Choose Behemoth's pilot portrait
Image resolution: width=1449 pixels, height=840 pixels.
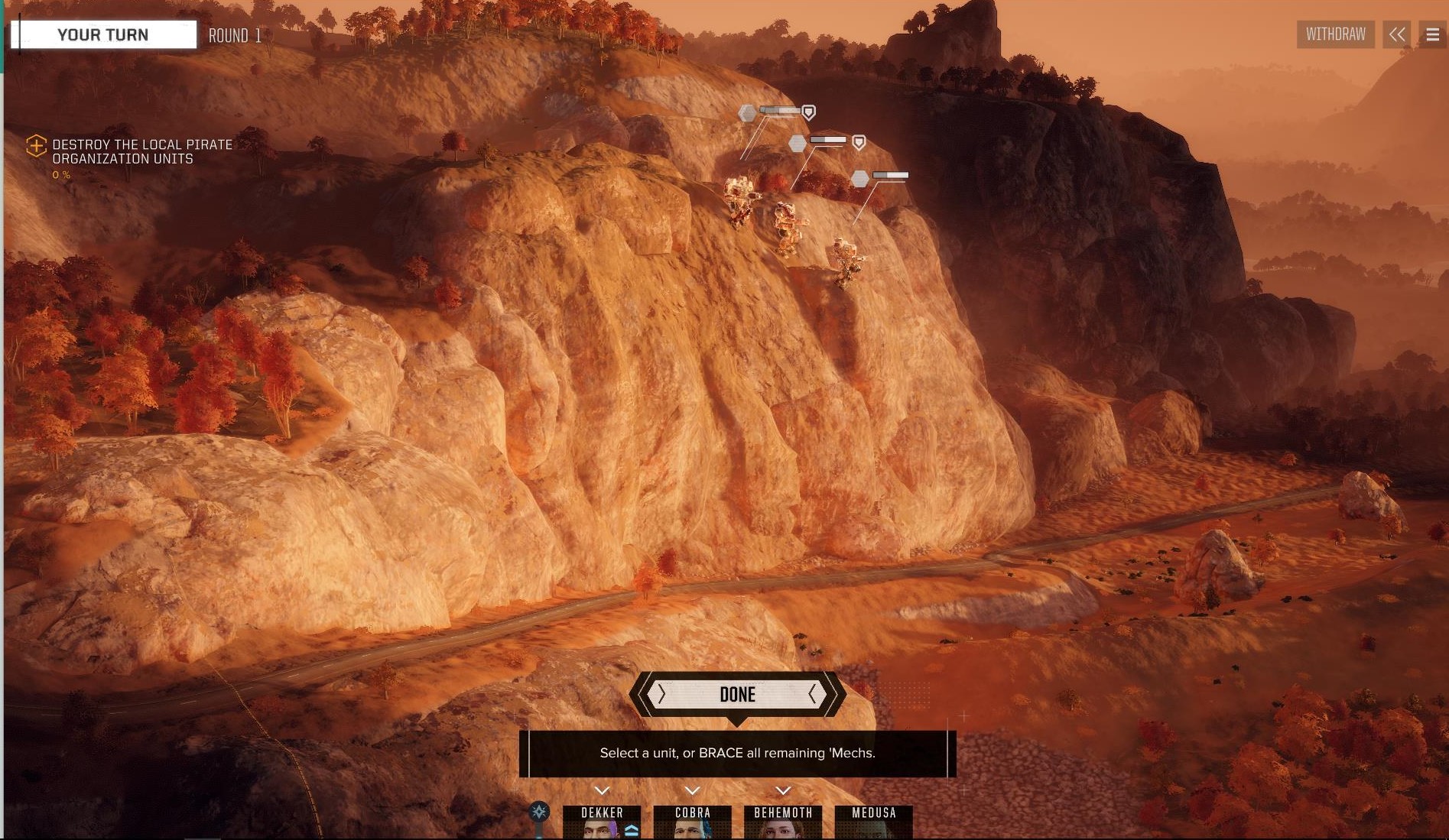[x=783, y=822]
